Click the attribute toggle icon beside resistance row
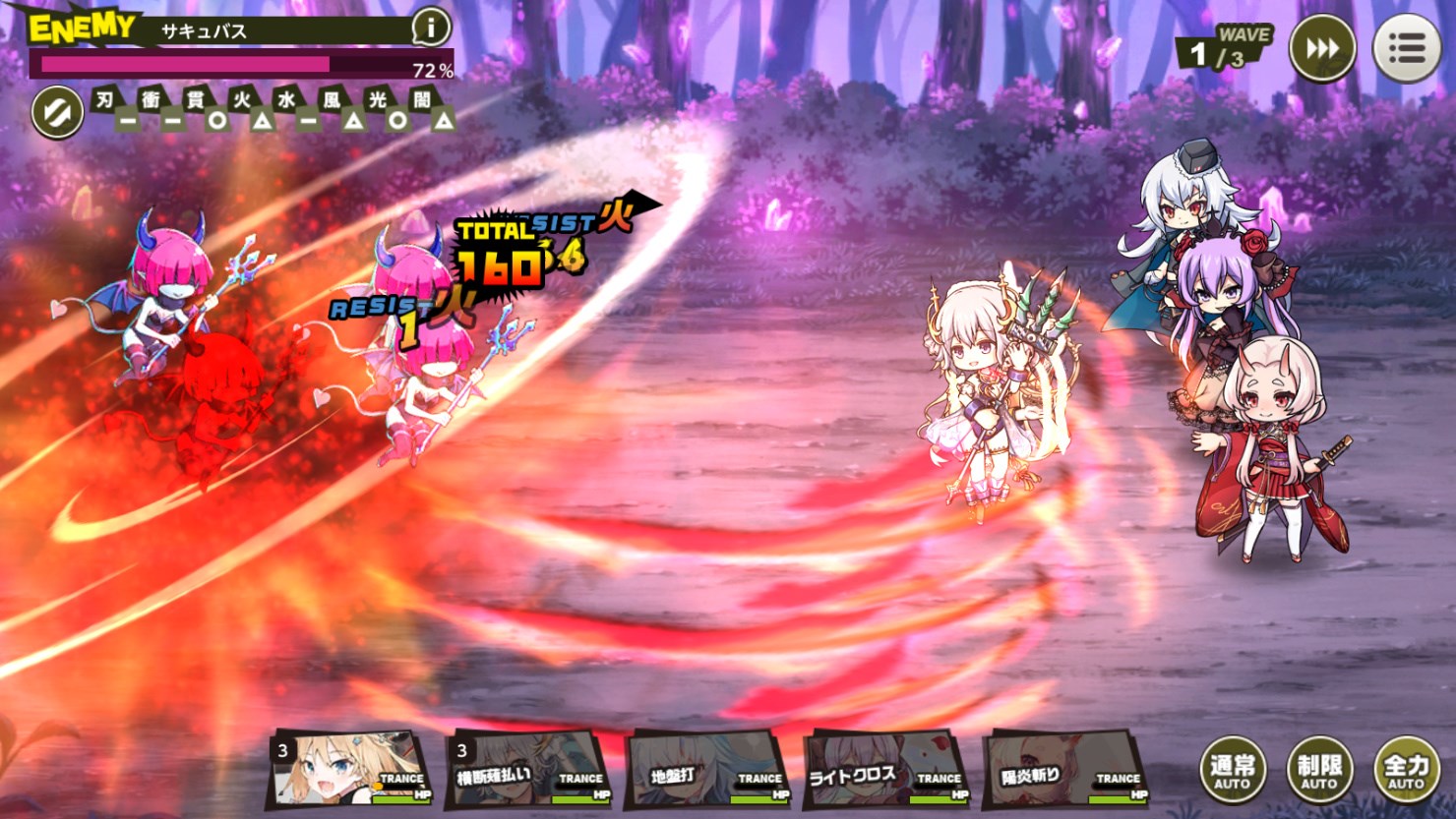This screenshot has height=819, width=1456. tap(56, 111)
